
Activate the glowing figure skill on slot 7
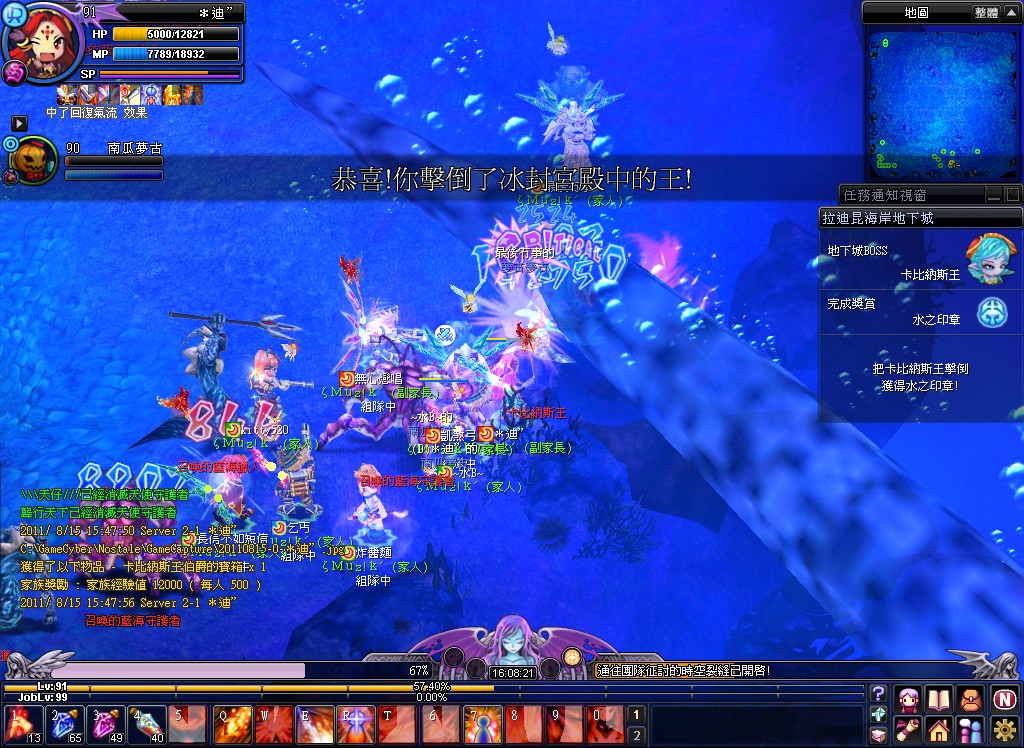(482, 723)
